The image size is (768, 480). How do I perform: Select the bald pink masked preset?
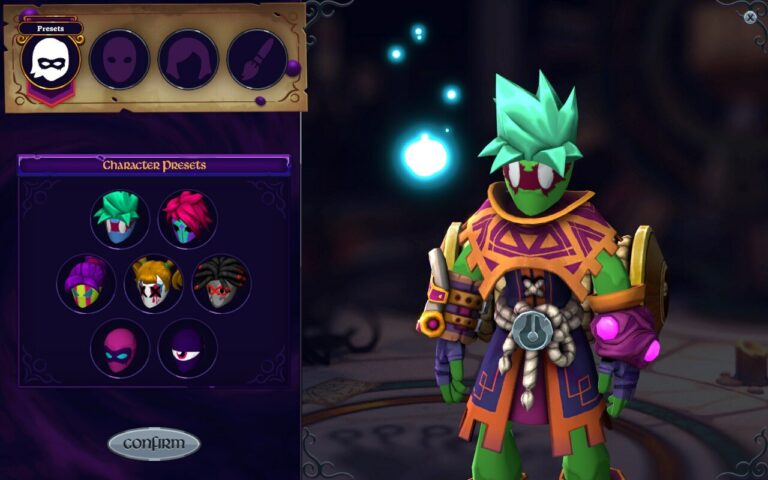[x=120, y=348]
